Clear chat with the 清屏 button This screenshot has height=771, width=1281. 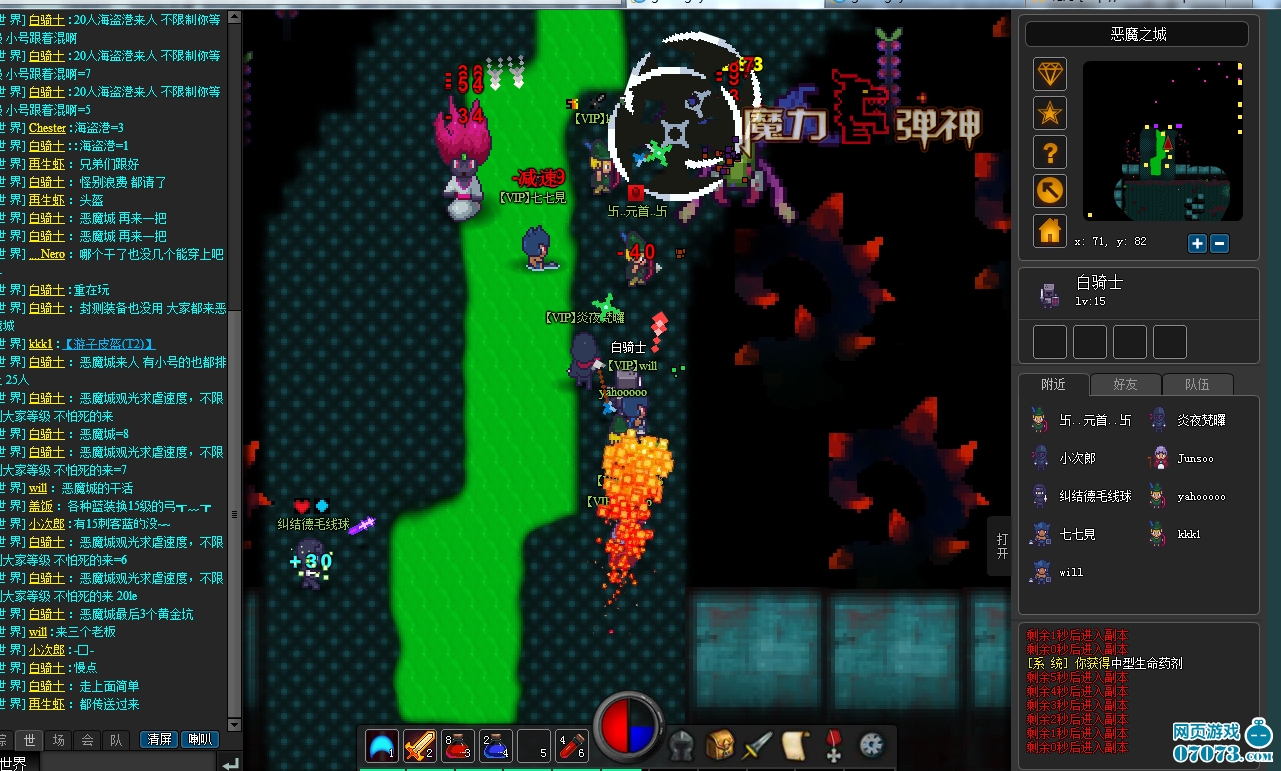(159, 740)
